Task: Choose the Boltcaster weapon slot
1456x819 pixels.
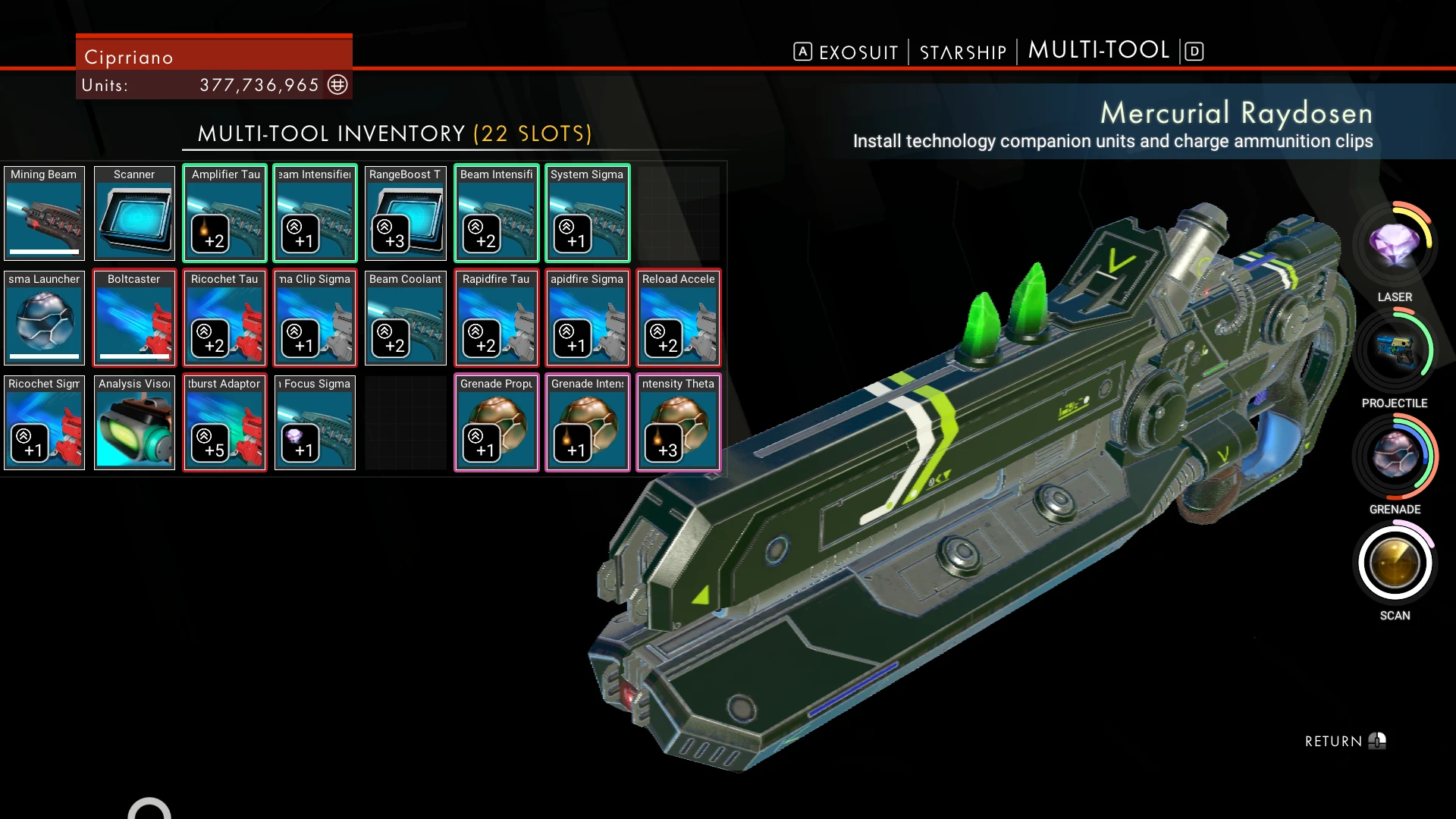Action: coord(134,318)
